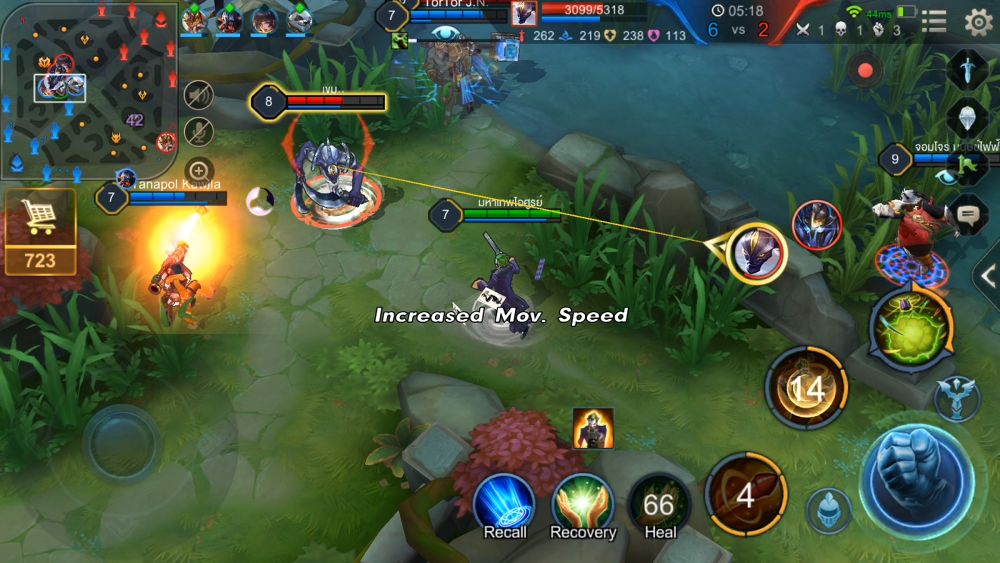Click the magnifier zoom button near minimap
Viewport: 1000px width, 563px height.
coord(199,170)
